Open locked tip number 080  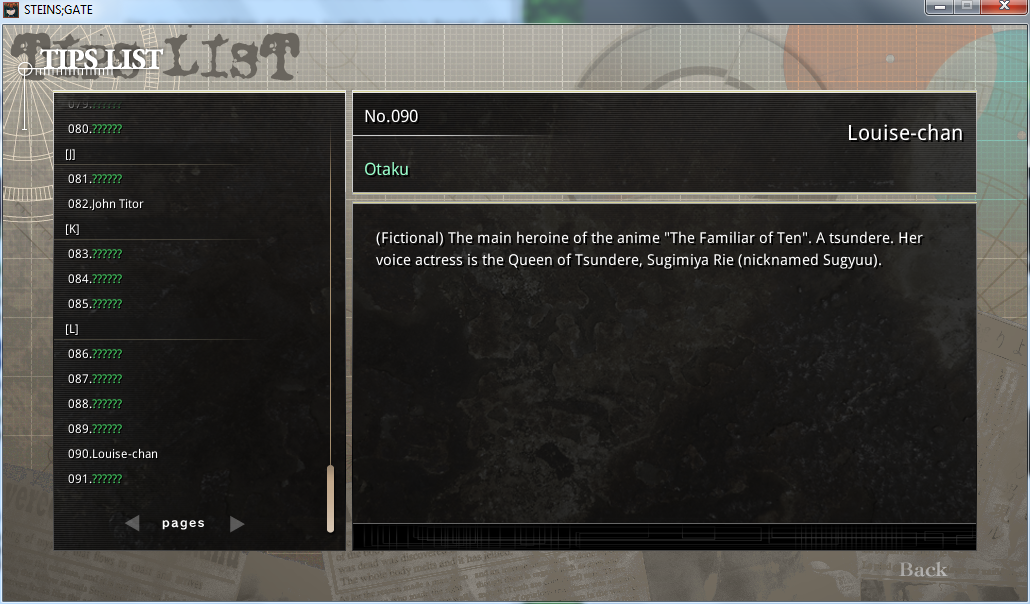click(x=95, y=129)
